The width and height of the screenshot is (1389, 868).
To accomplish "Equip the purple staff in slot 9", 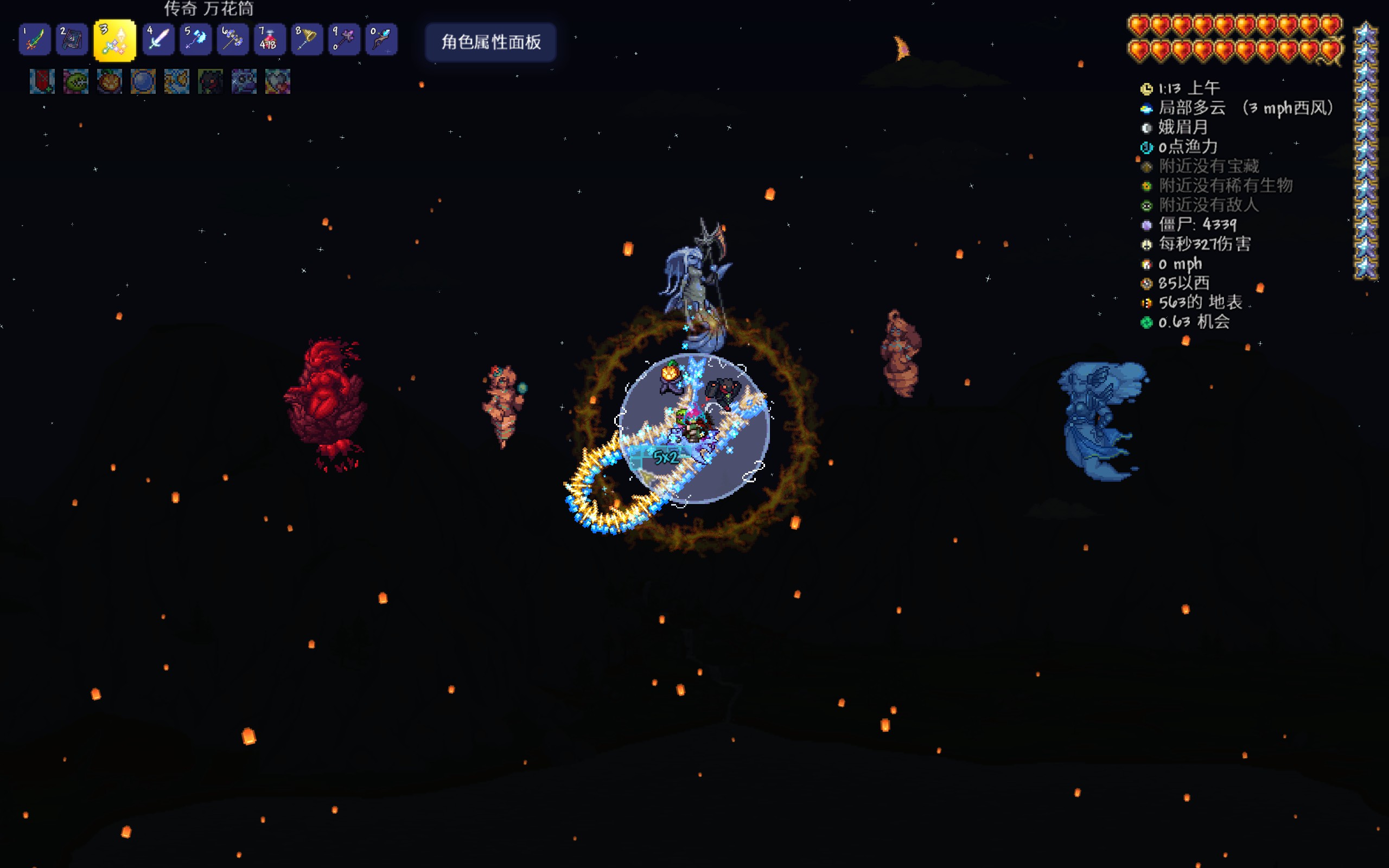I will click(345, 40).
